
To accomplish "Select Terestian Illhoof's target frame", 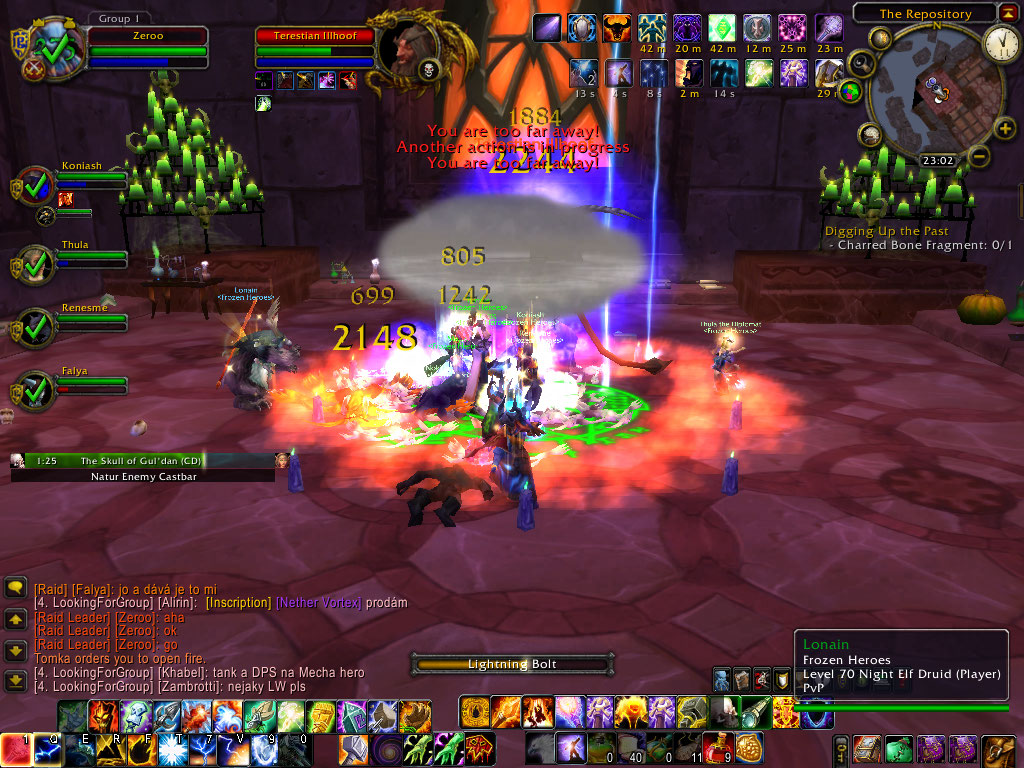I will click(315, 36).
